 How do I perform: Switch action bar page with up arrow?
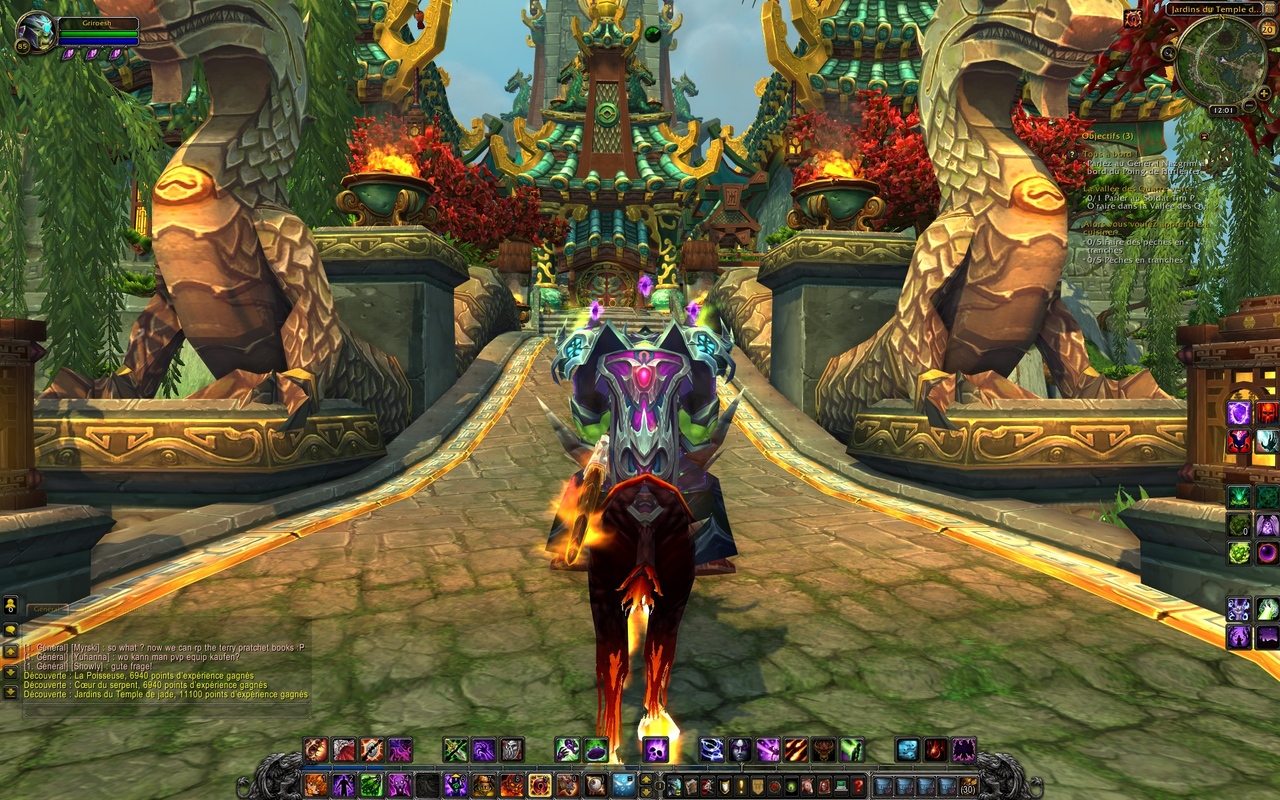click(x=646, y=779)
